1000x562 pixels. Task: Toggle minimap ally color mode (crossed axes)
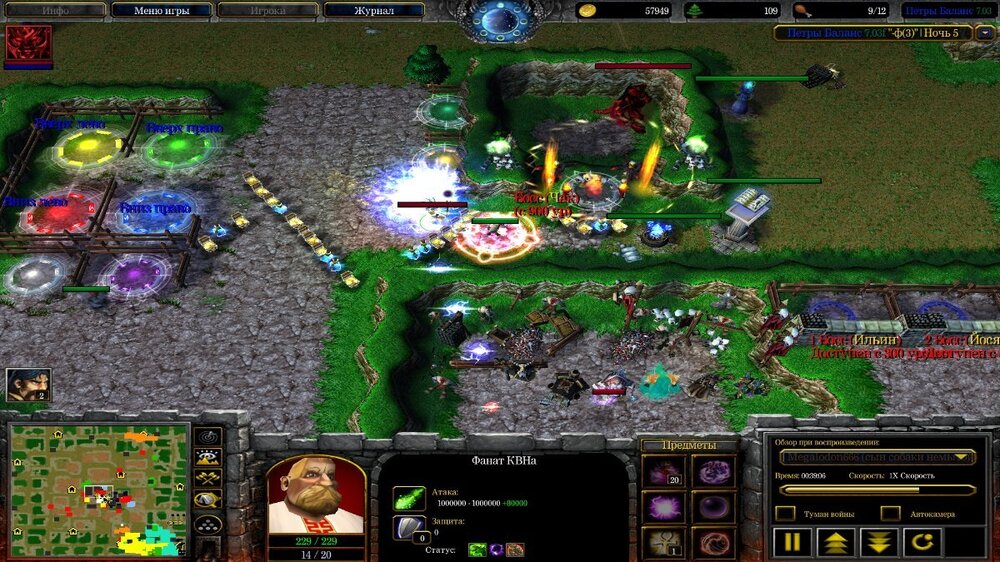coord(208,481)
